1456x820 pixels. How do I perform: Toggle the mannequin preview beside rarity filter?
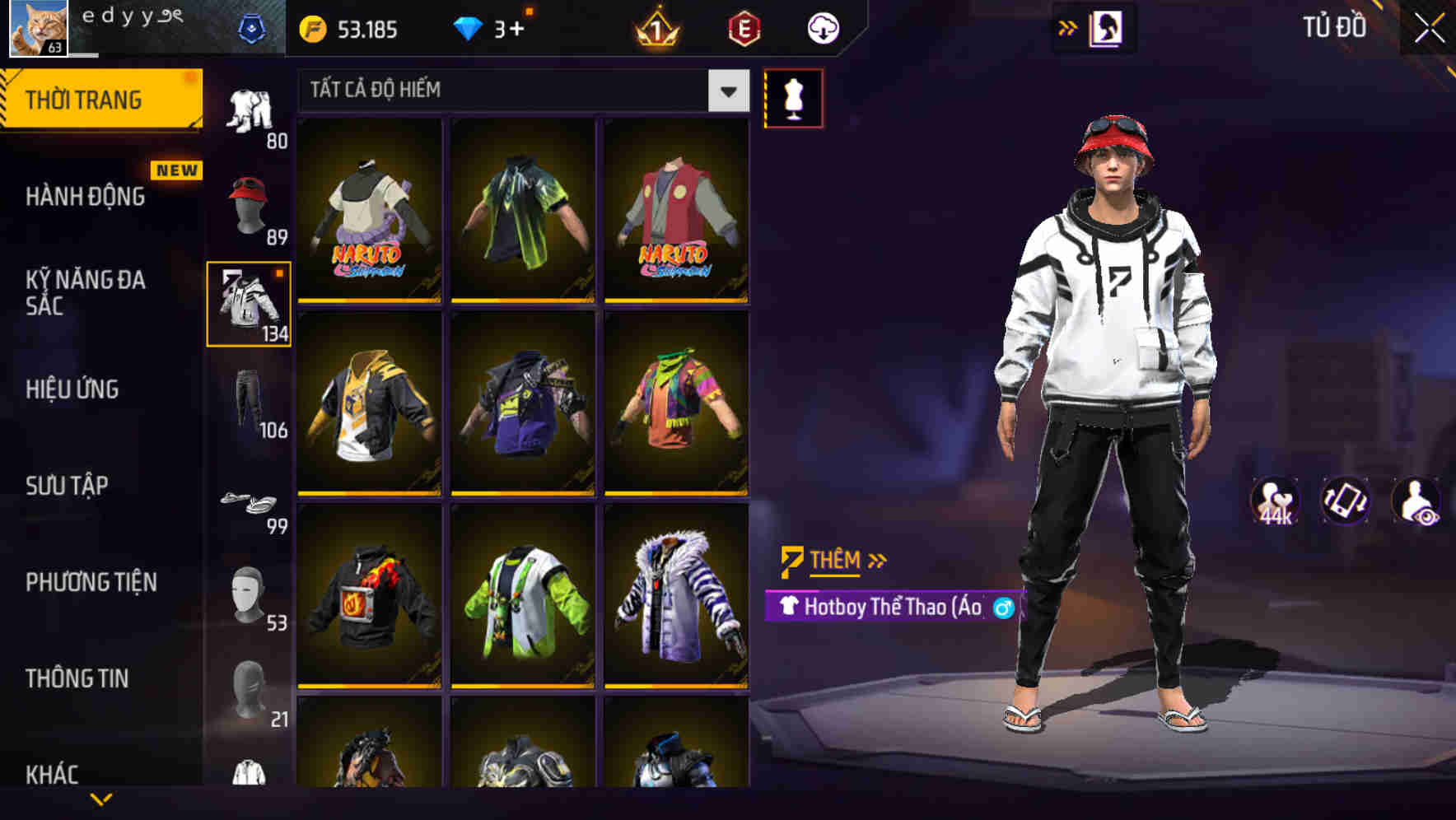(793, 97)
